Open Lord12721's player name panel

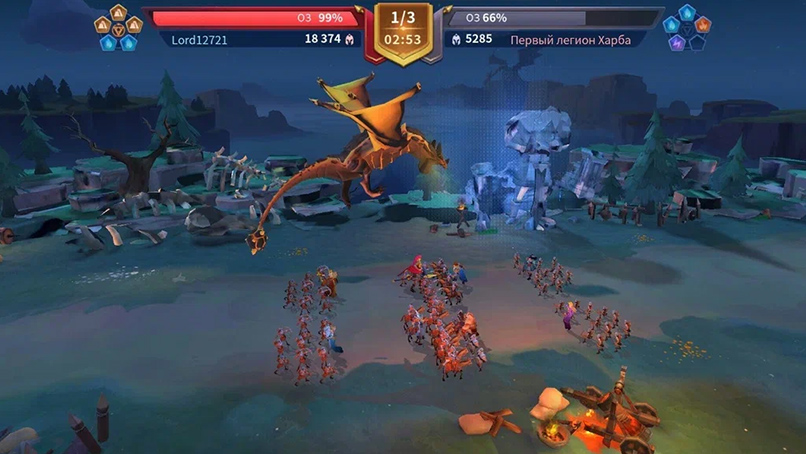click(202, 39)
